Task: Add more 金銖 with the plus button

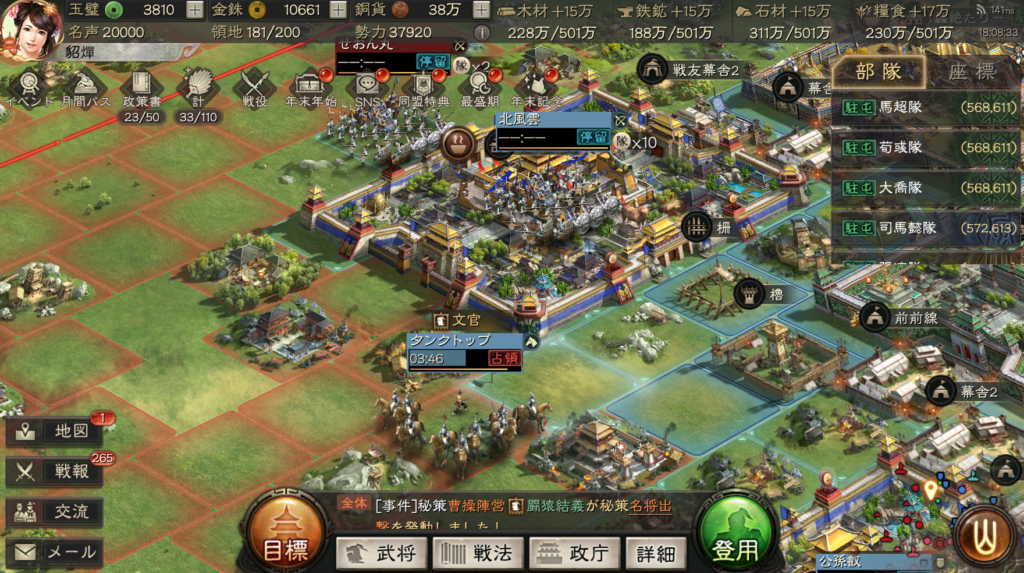Action: click(x=338, y=11)
